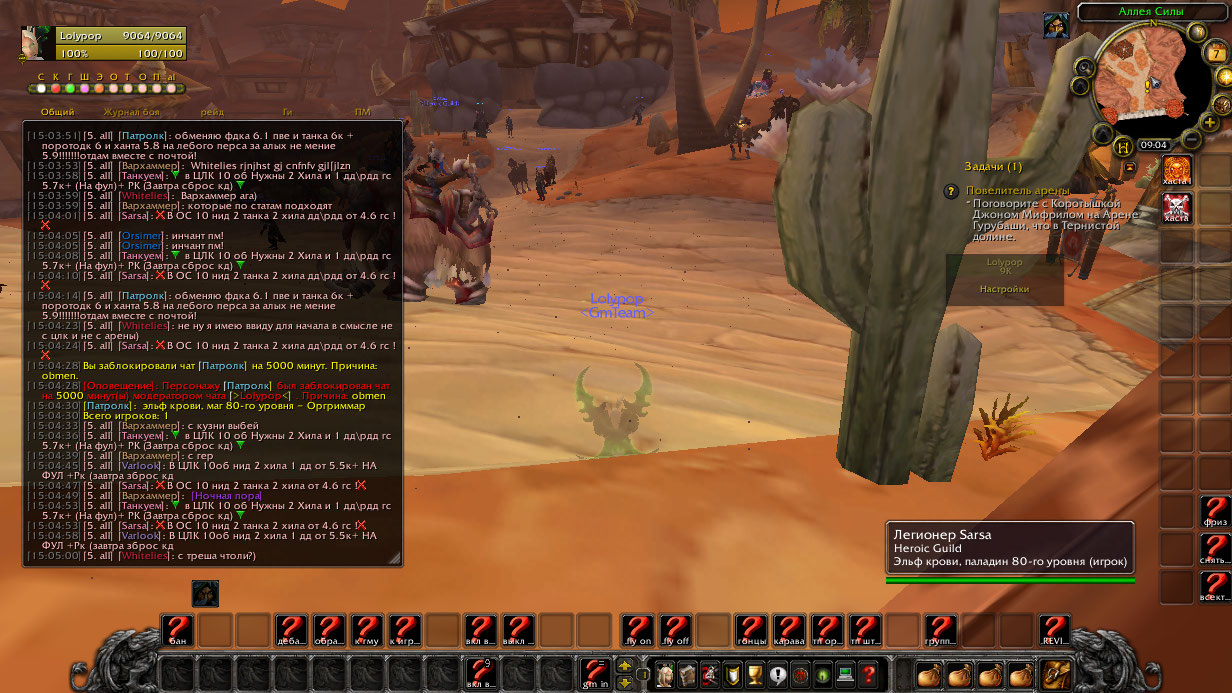The image size is (1232, 693).
Task: Switch to the Общий chat tab
Action: 57,113
